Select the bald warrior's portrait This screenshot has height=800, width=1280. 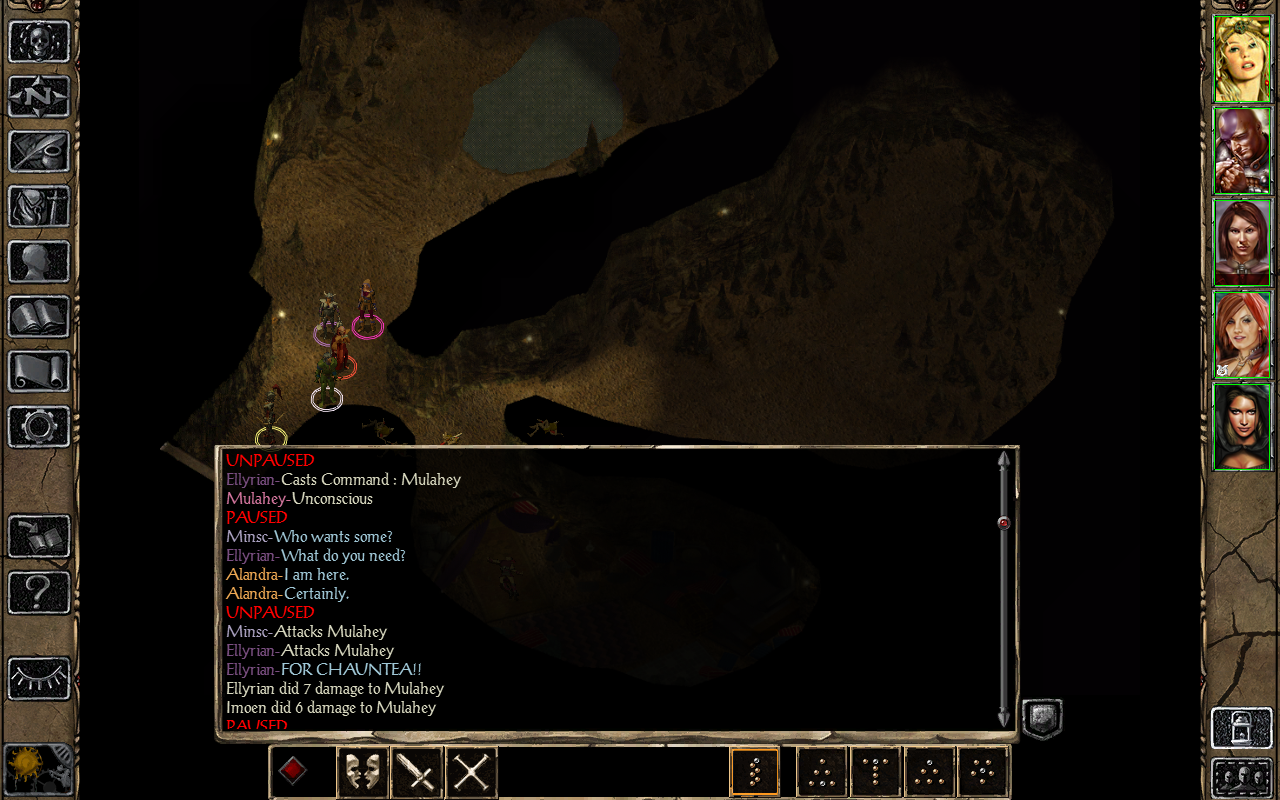(x=1242, y=151)
